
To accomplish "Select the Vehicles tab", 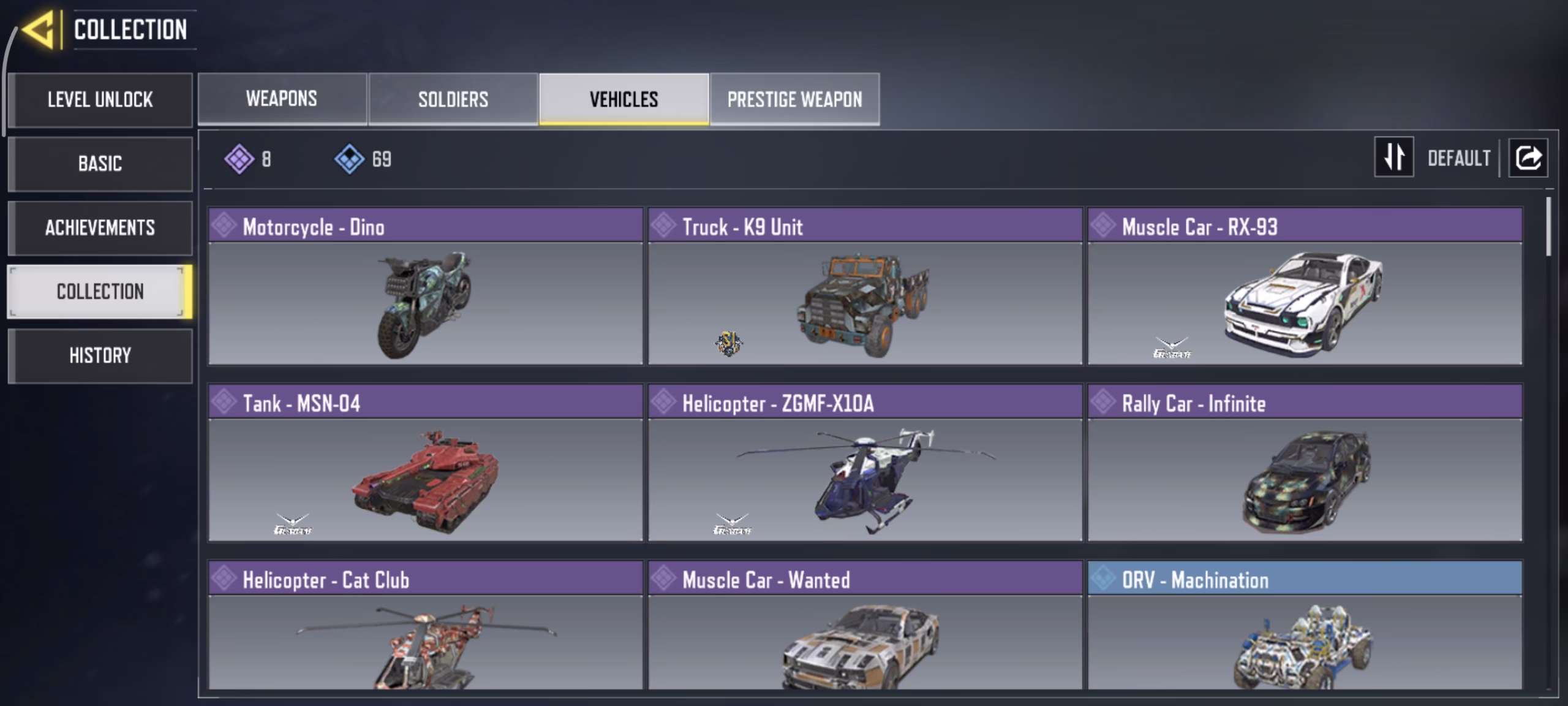I will 624,99.
